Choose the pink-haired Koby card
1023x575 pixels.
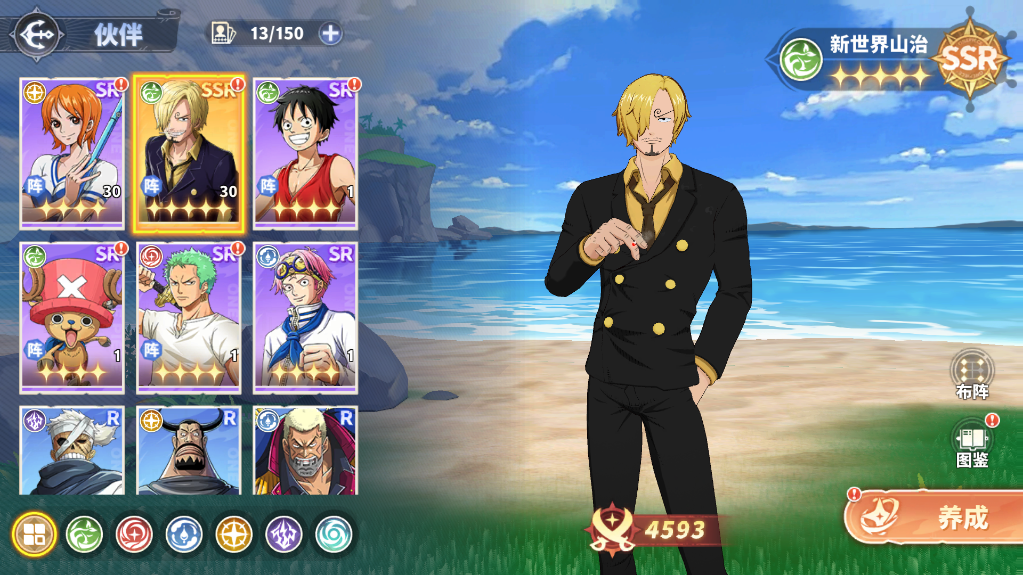pos(306,315)
